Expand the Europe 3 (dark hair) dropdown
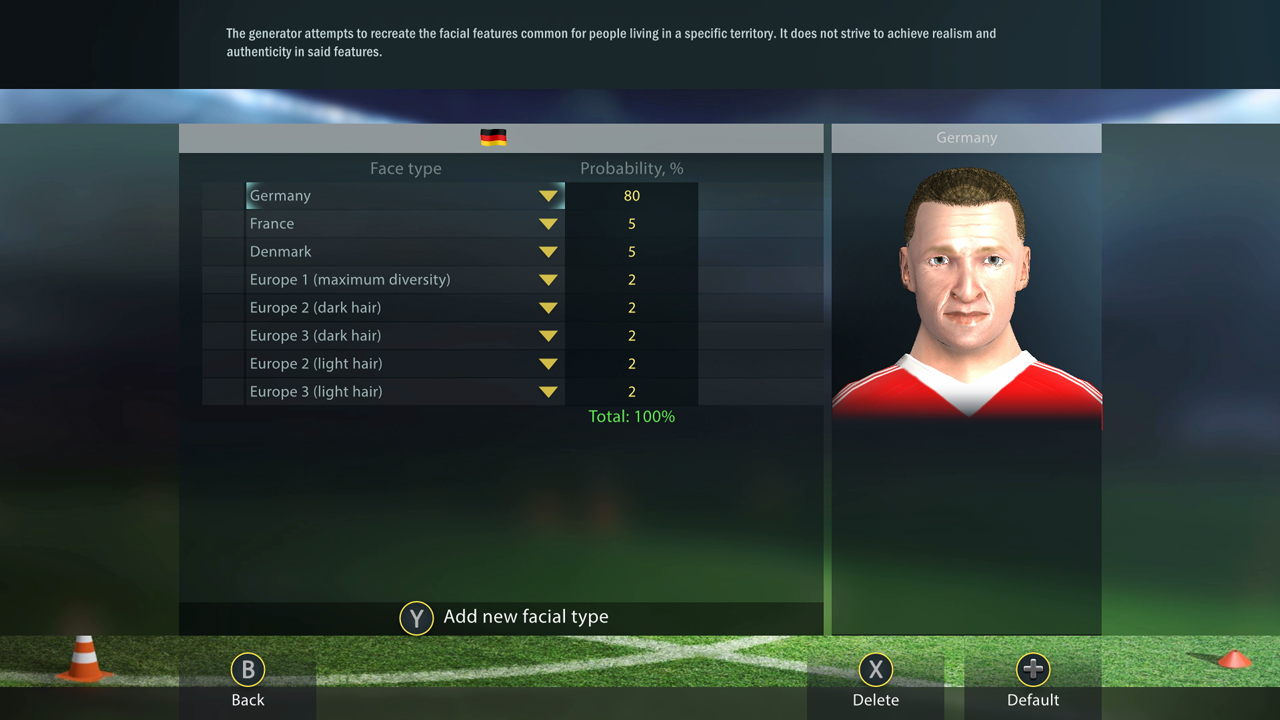This screenshot has height=720, width=1280. pos(548,335)
